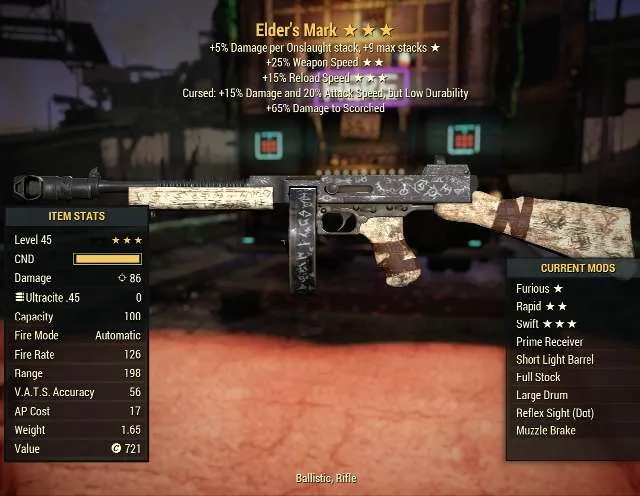Image resolution: width=640 pixels, height=496 pixels.
Task: Highlight the Swift three-star mod
Action: point(548,324)
